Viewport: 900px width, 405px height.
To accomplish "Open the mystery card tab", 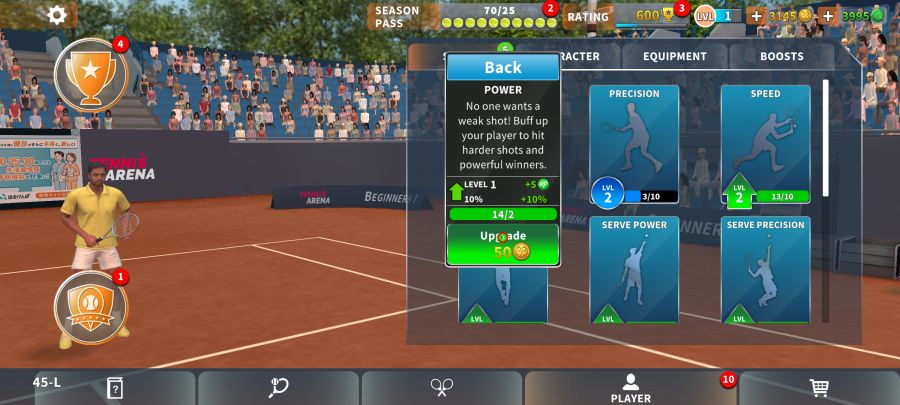I will click(x=115, y=388).
